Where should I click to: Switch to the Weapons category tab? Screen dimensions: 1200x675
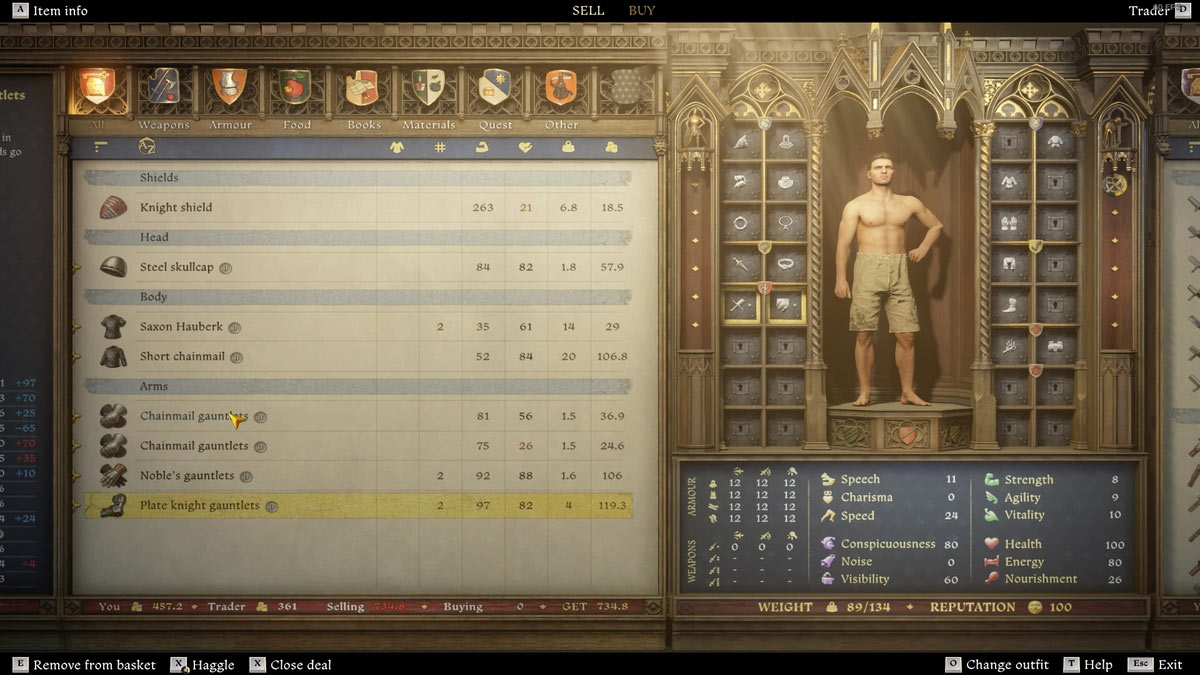click(x=163, y=92)
